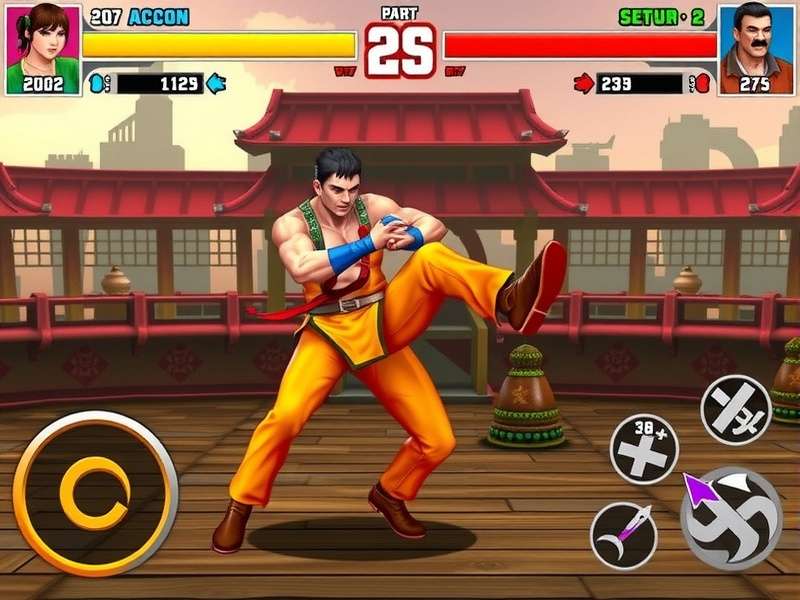Viewport: 800px width, 600px height.
Task: Hit the crossed-slash skill button
Action: pyautogui.click(x=735, y=409)
